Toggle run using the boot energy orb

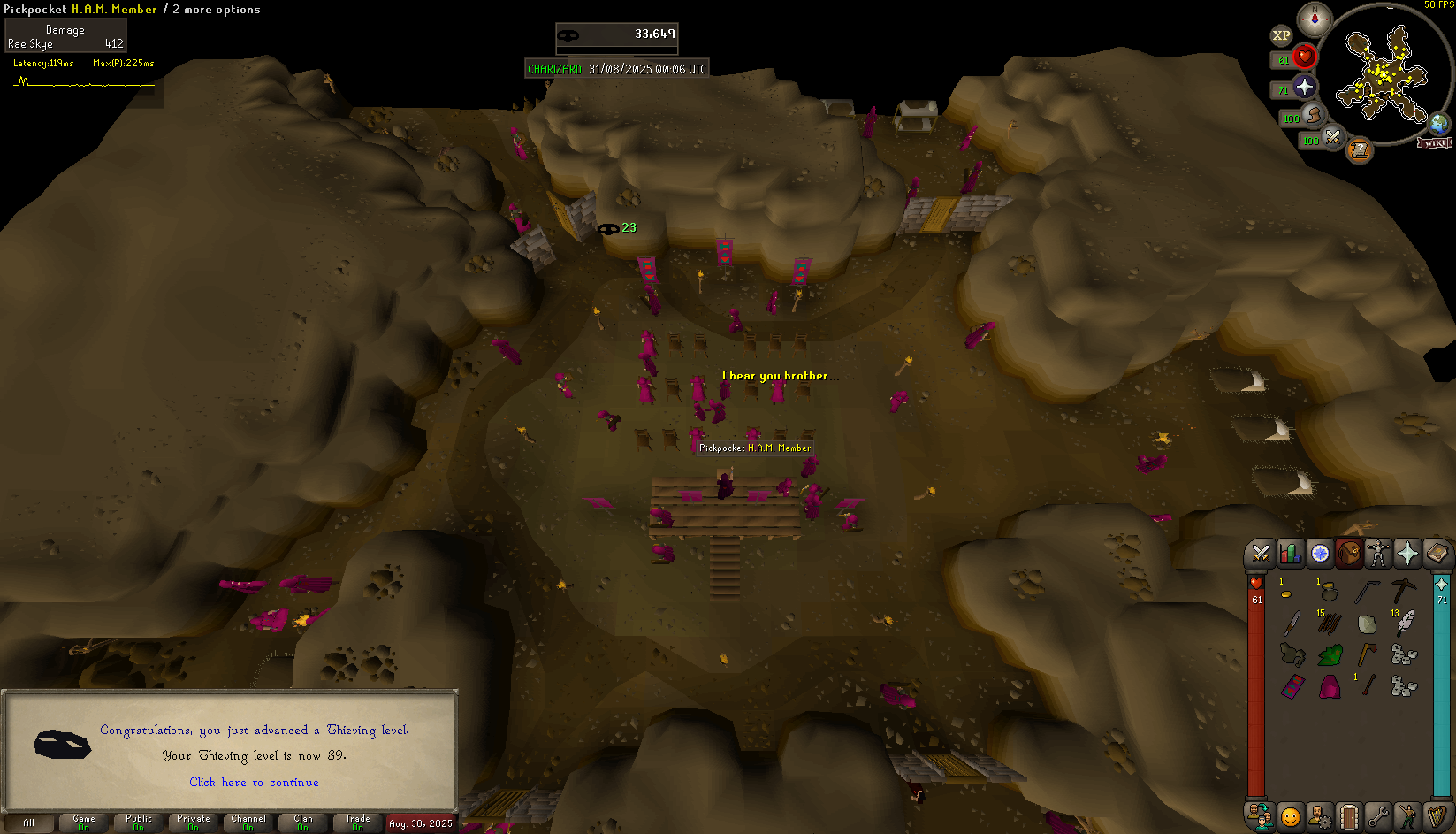pyautogui.click(x=1313, y=116)
